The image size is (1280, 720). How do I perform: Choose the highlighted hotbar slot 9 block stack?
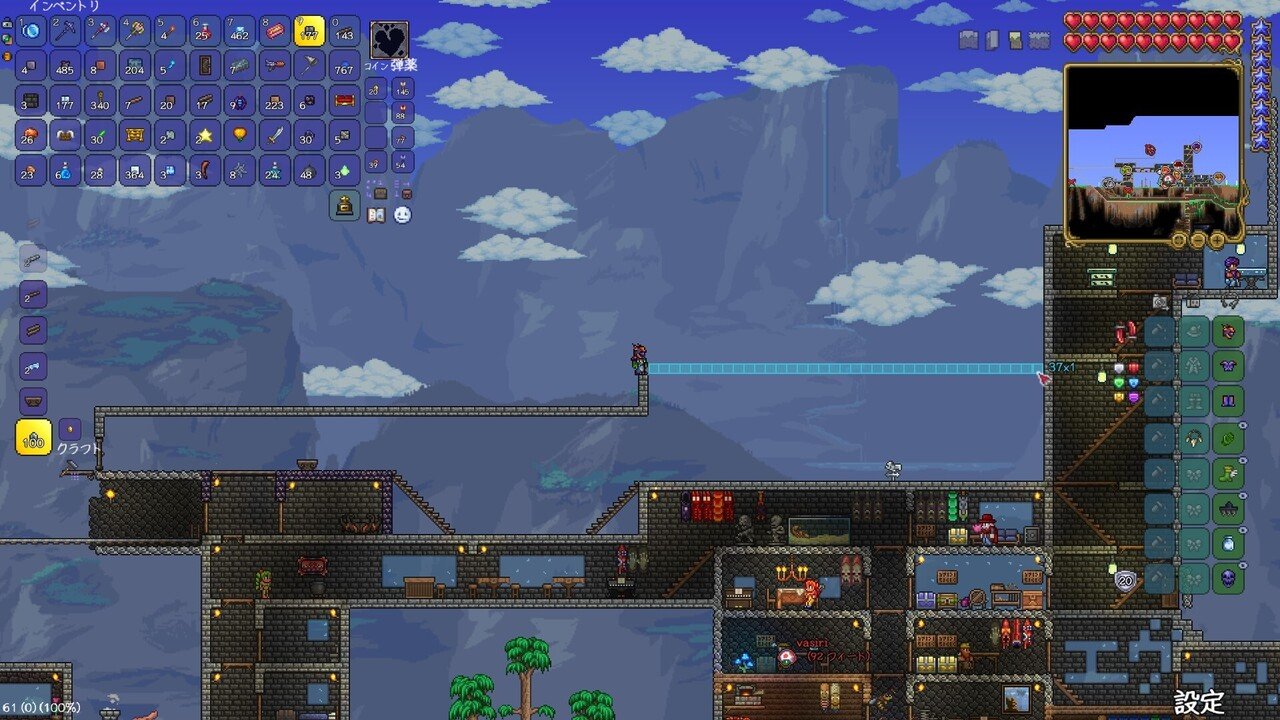pos(309,31)
